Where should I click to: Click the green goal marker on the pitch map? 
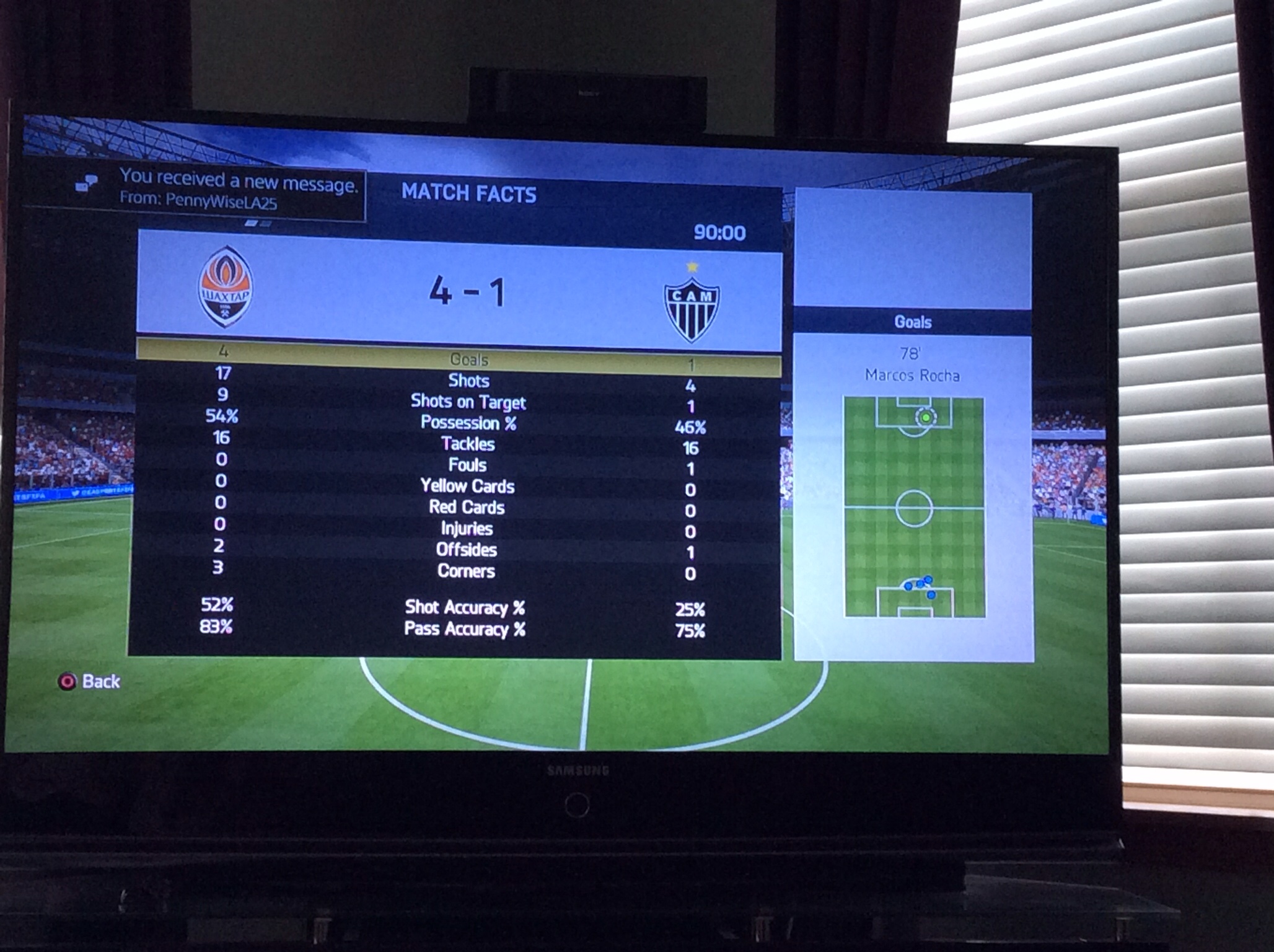pos(926,418)
